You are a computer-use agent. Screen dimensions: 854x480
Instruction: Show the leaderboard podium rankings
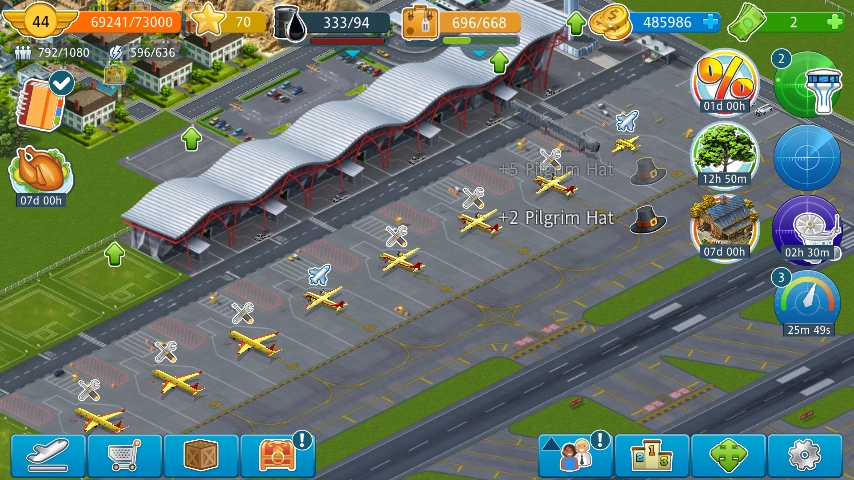[652, 455]
